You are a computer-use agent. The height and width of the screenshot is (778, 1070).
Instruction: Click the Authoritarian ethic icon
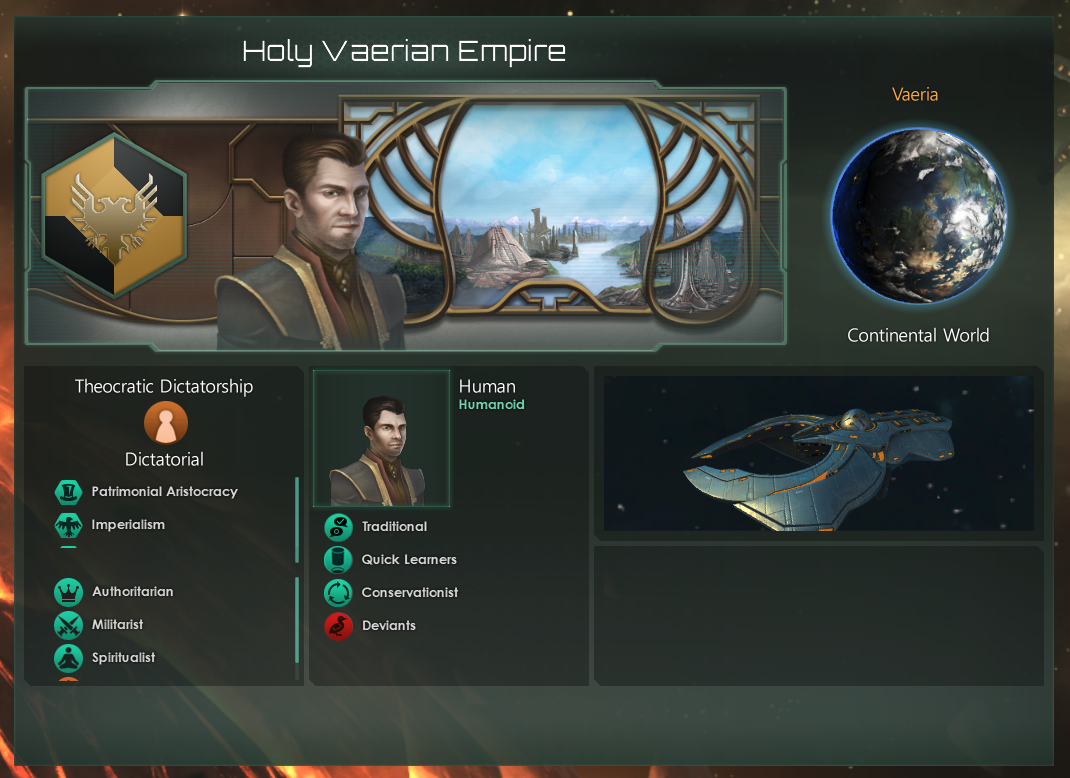[68, 592]
